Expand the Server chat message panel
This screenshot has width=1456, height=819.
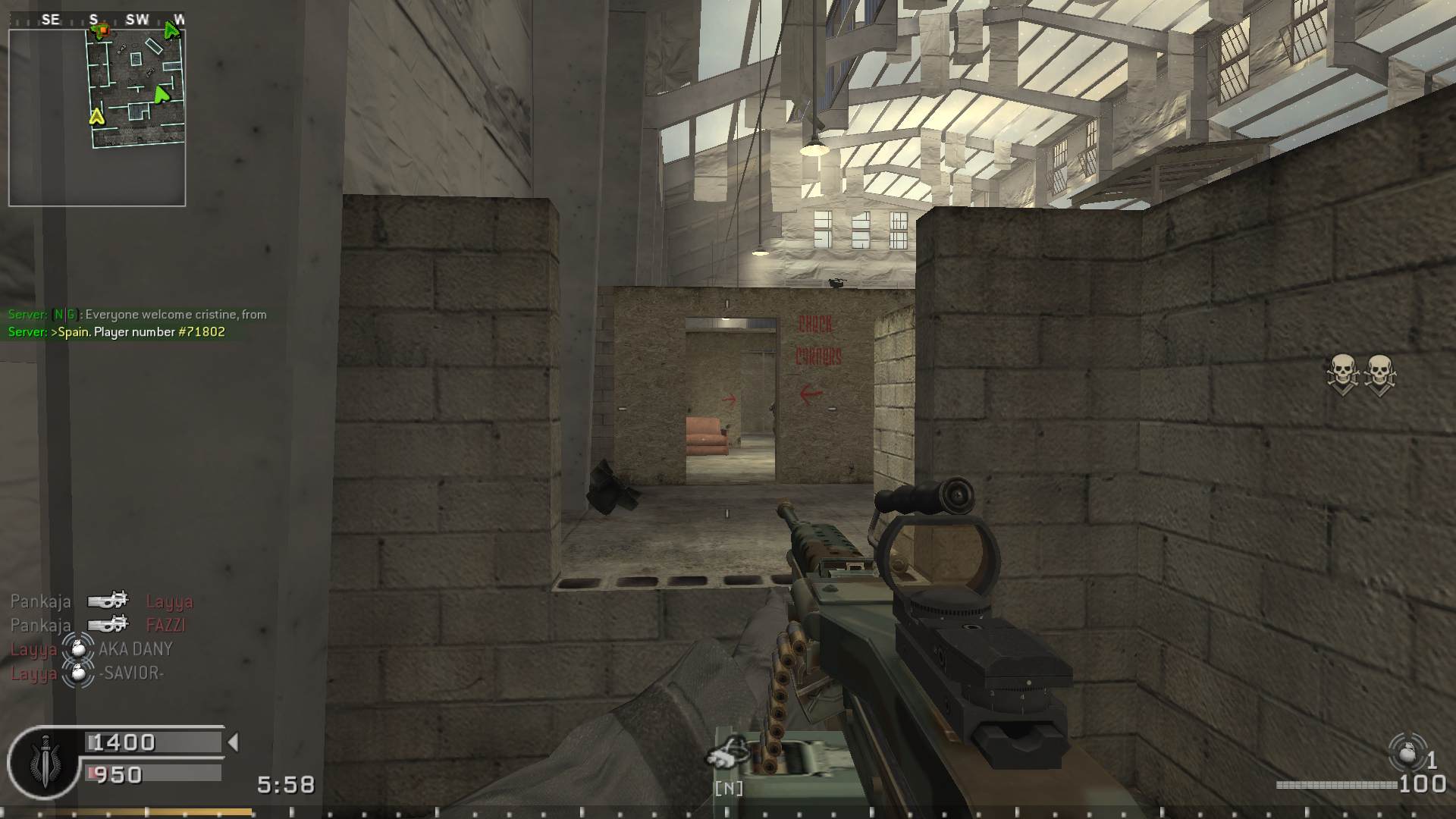(136, 322)
